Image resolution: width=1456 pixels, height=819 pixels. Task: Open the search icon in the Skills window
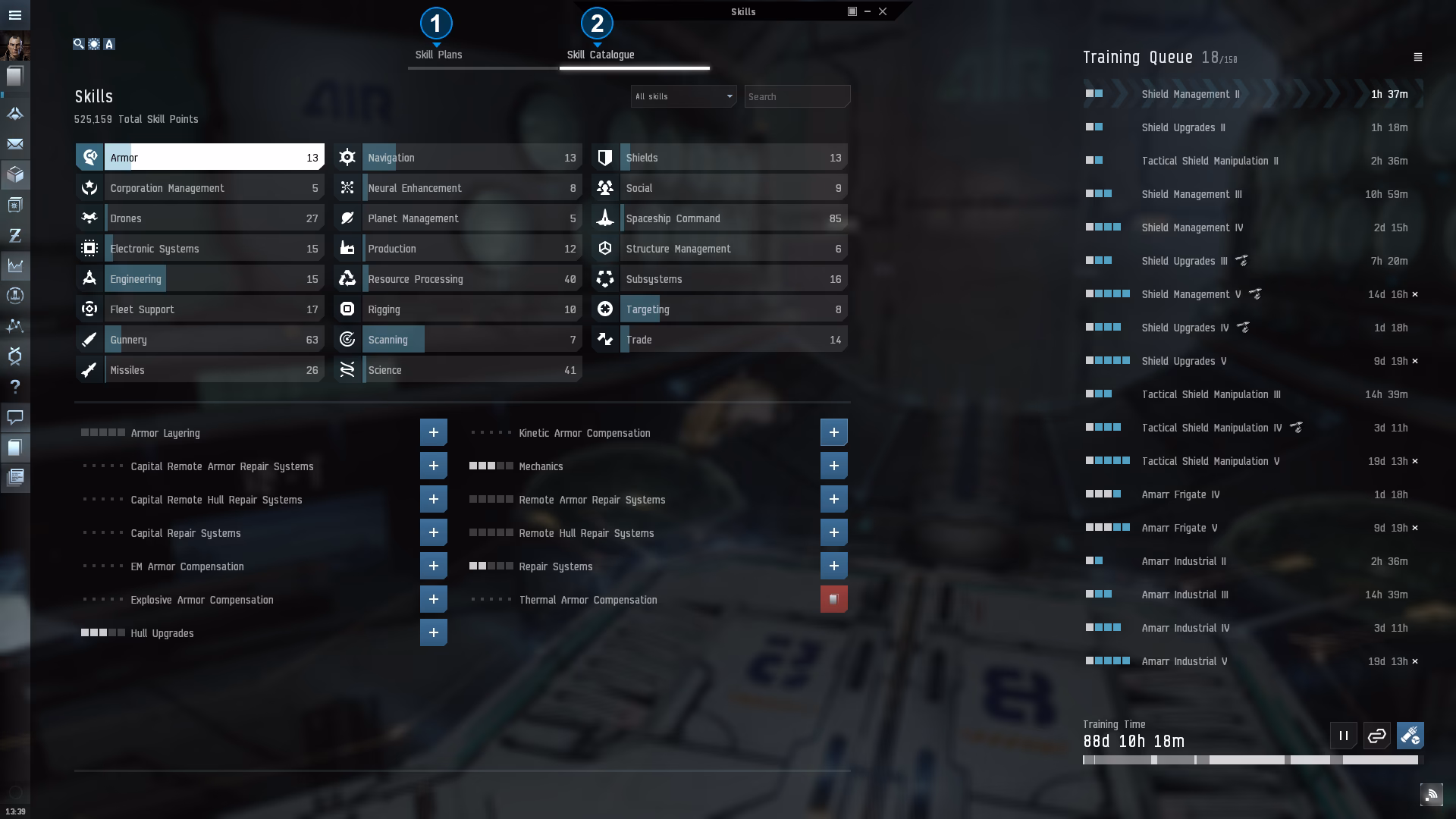79,45
